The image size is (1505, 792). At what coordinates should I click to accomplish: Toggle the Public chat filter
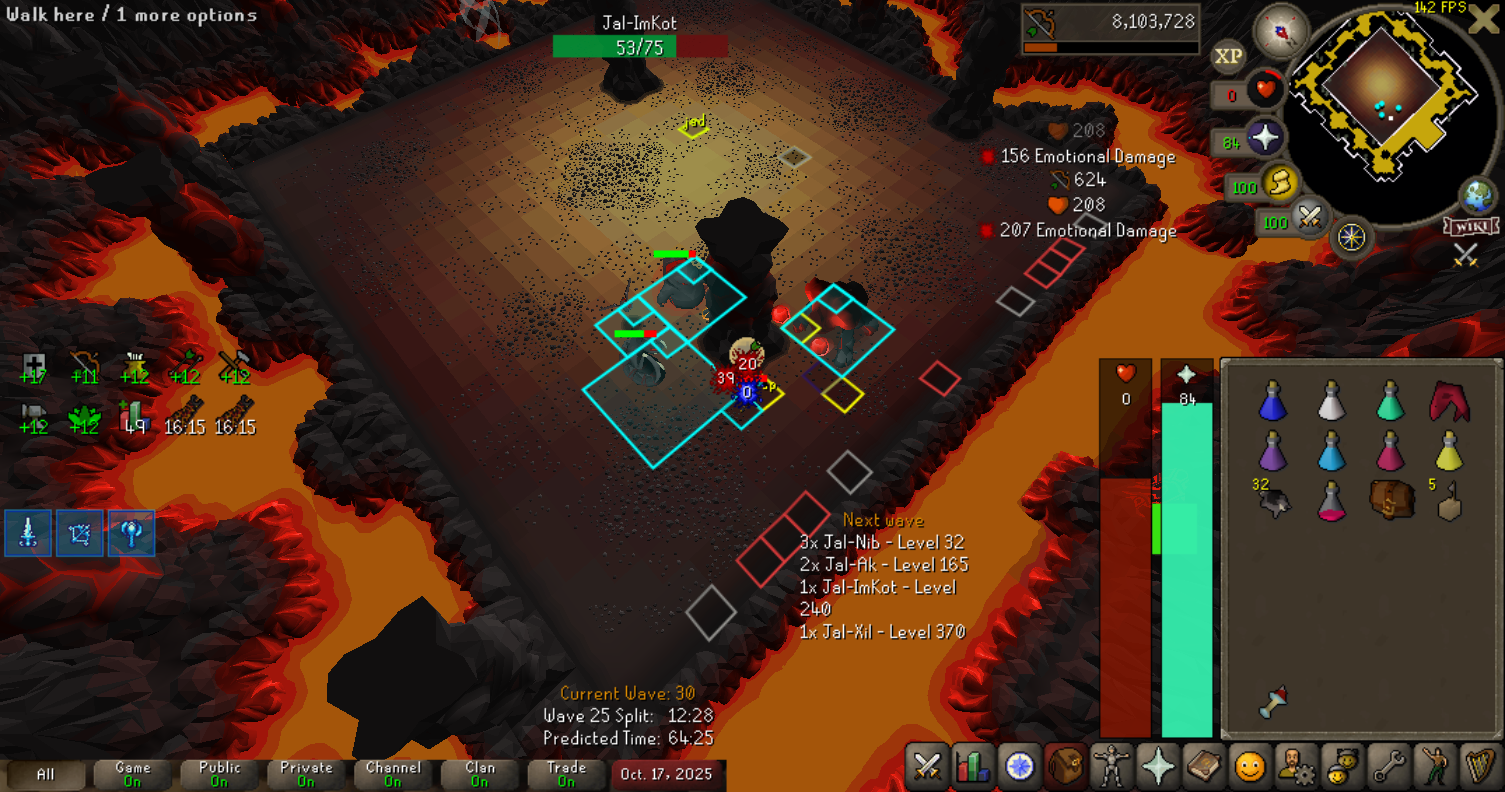pyautogui.click(x=220, y=774)
